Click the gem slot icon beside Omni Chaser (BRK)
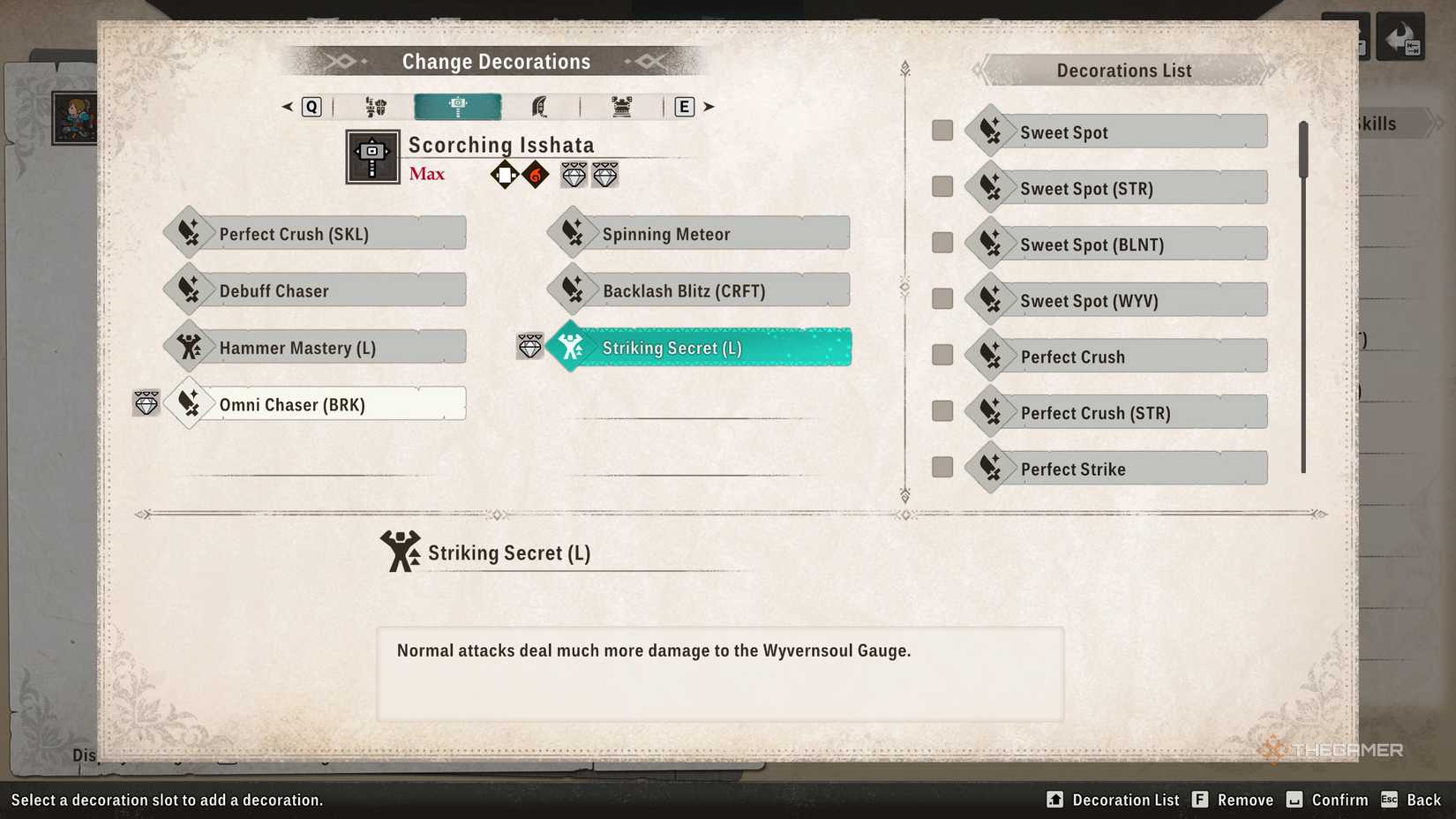 (146, 403)
